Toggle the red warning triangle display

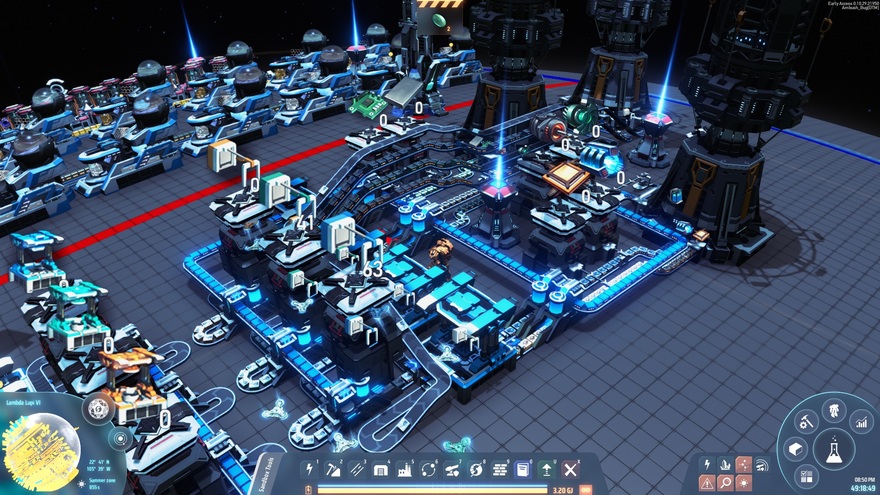tap(707, 482)
